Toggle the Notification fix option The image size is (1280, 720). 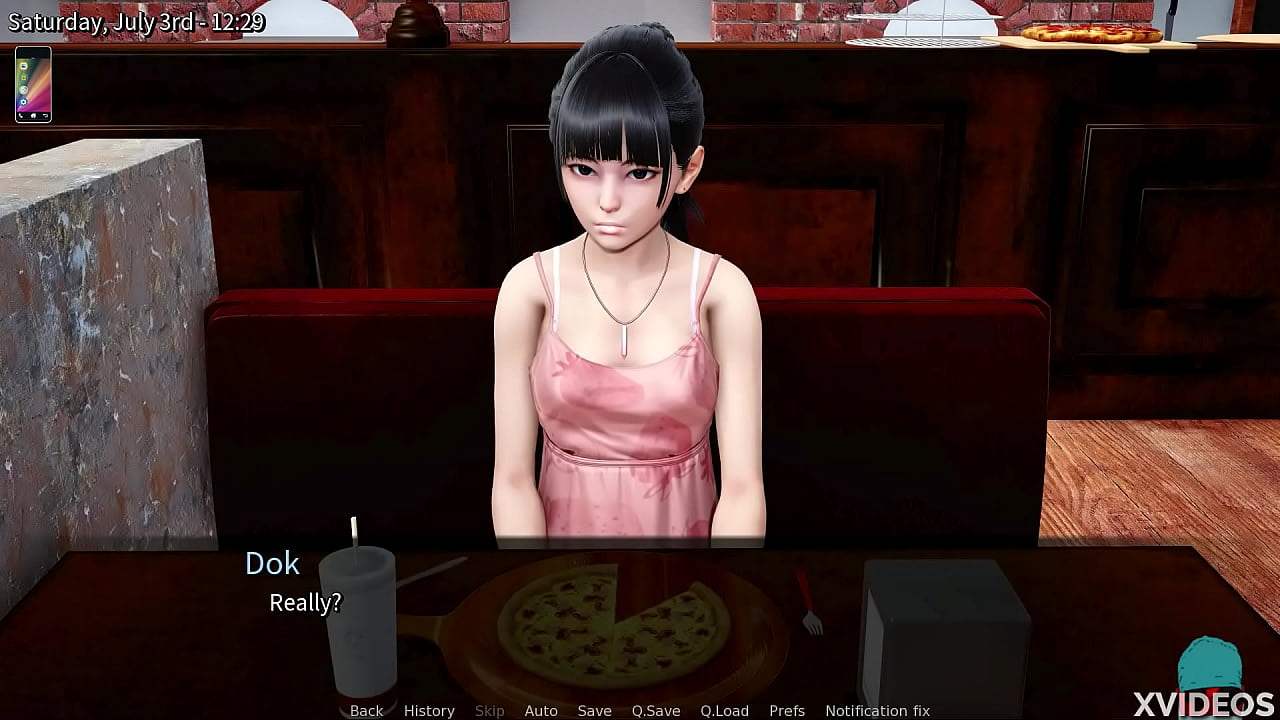pyautogui.click(x=880, y=710)
